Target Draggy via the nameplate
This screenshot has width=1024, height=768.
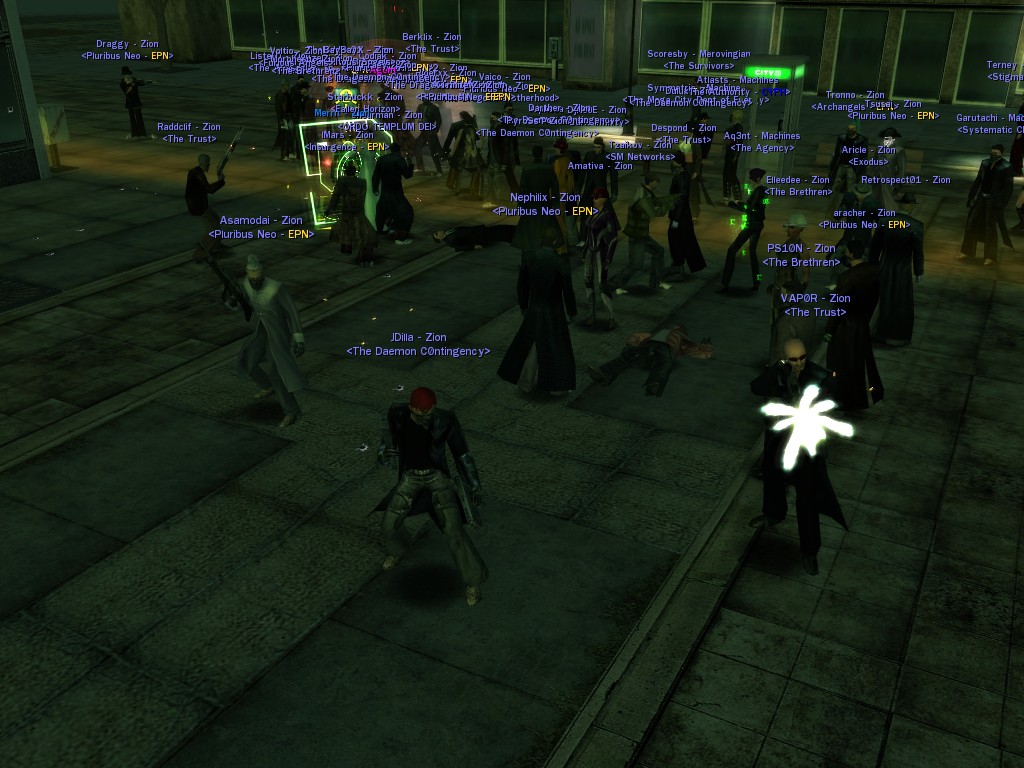click(x=127, y=44)
